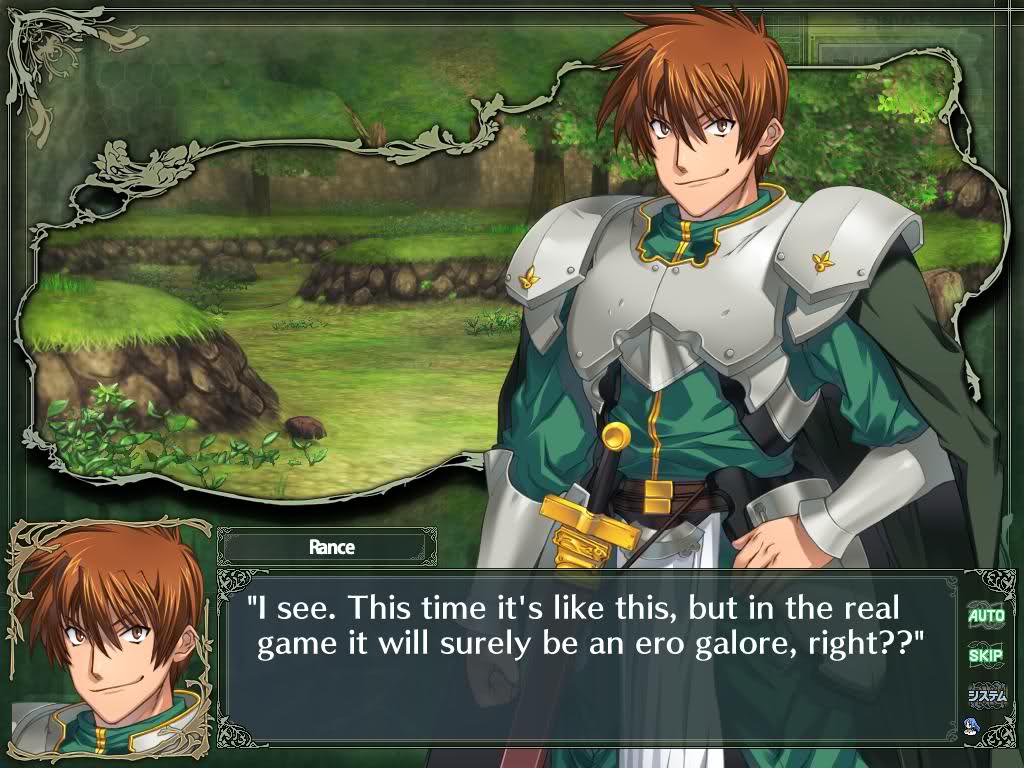Turn on AUTO text advance
1024x768 pixels.
click(x=986, y=615)
